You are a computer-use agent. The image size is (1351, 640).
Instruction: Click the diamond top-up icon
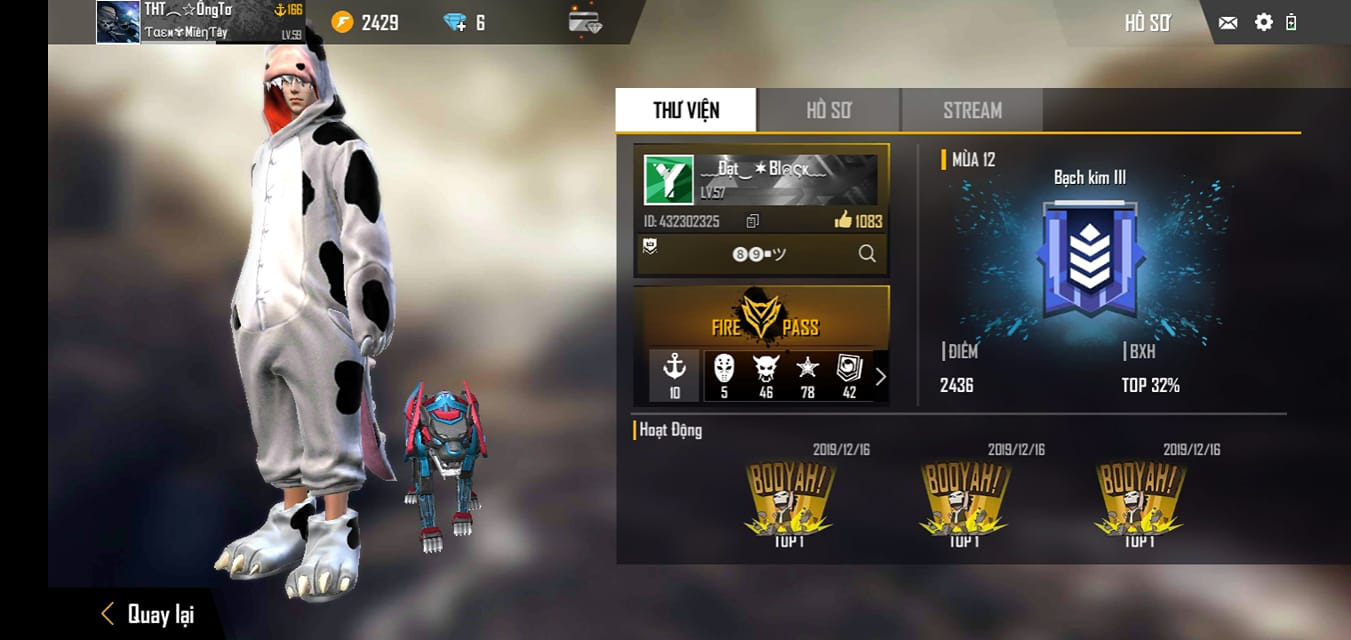tap(456, 22)
